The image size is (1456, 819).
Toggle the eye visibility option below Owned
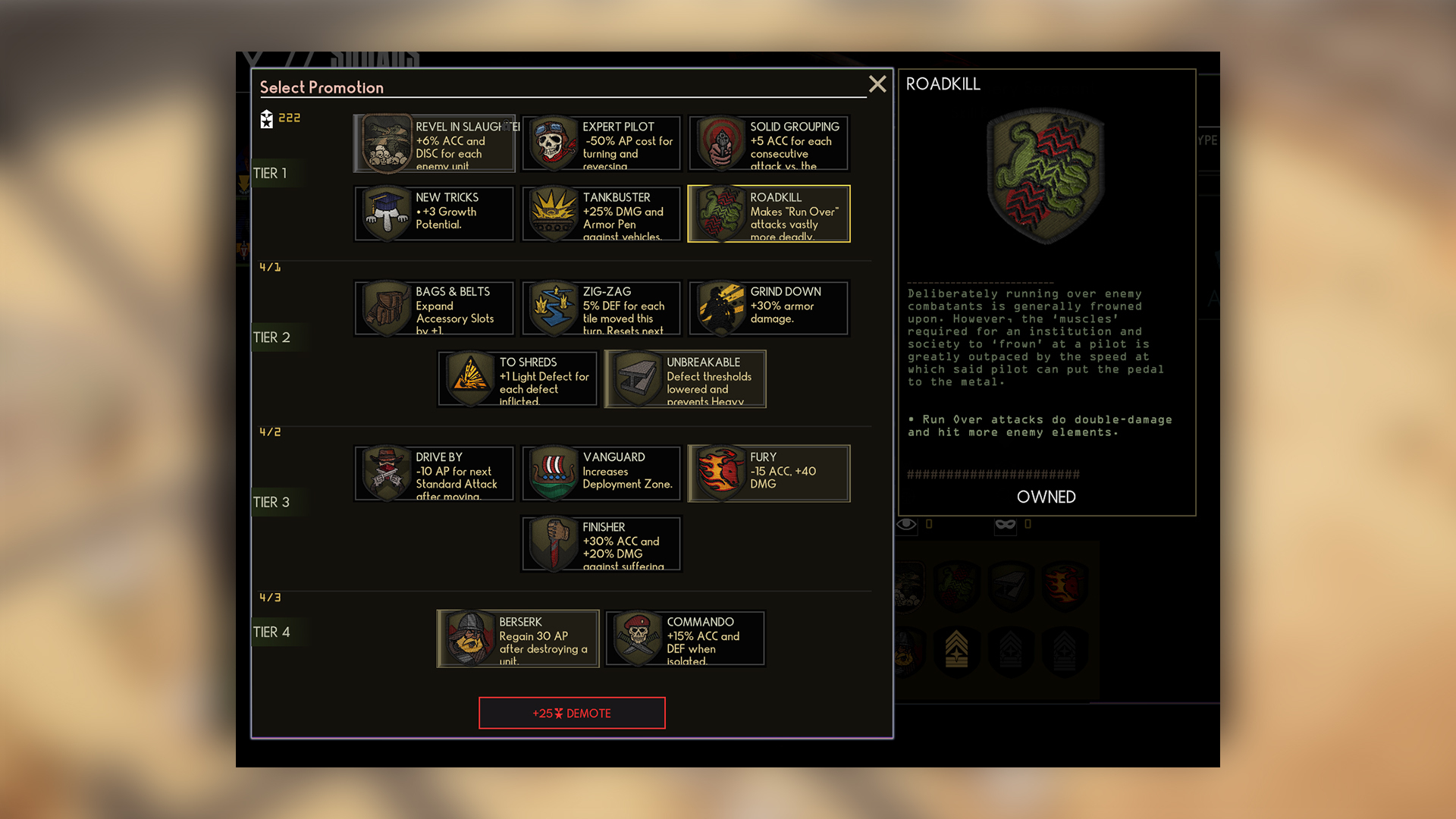905,523
